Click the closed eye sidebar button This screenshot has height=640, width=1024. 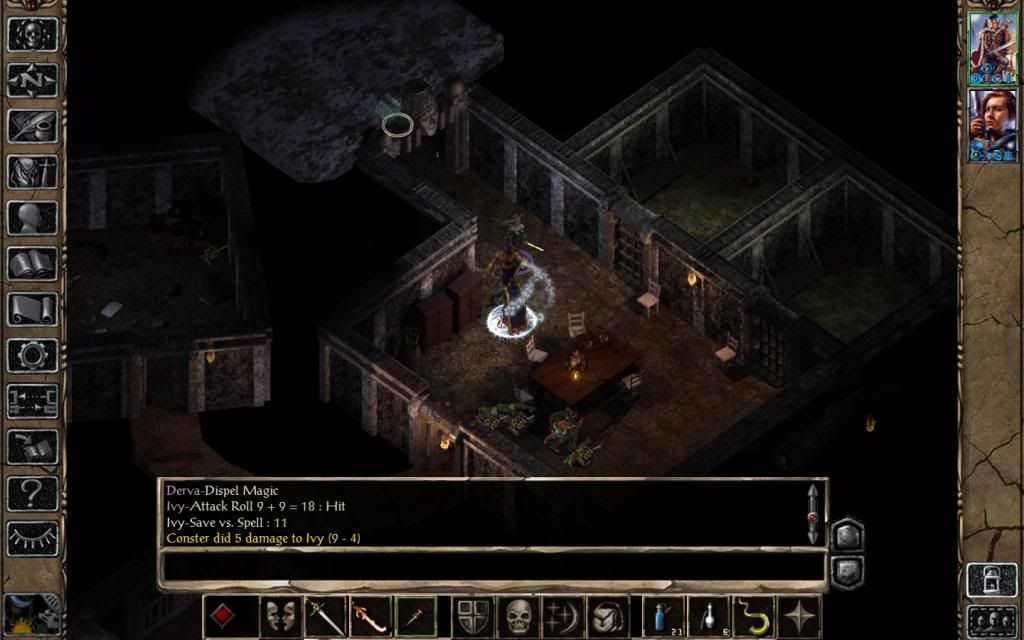pos(32,539)
